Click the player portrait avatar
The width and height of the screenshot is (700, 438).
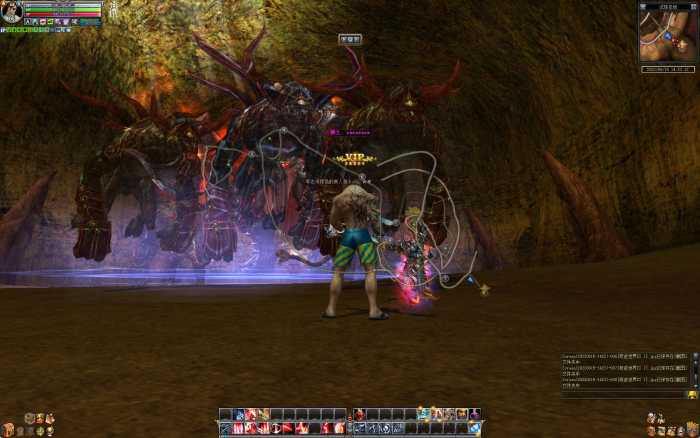(12, 12)
